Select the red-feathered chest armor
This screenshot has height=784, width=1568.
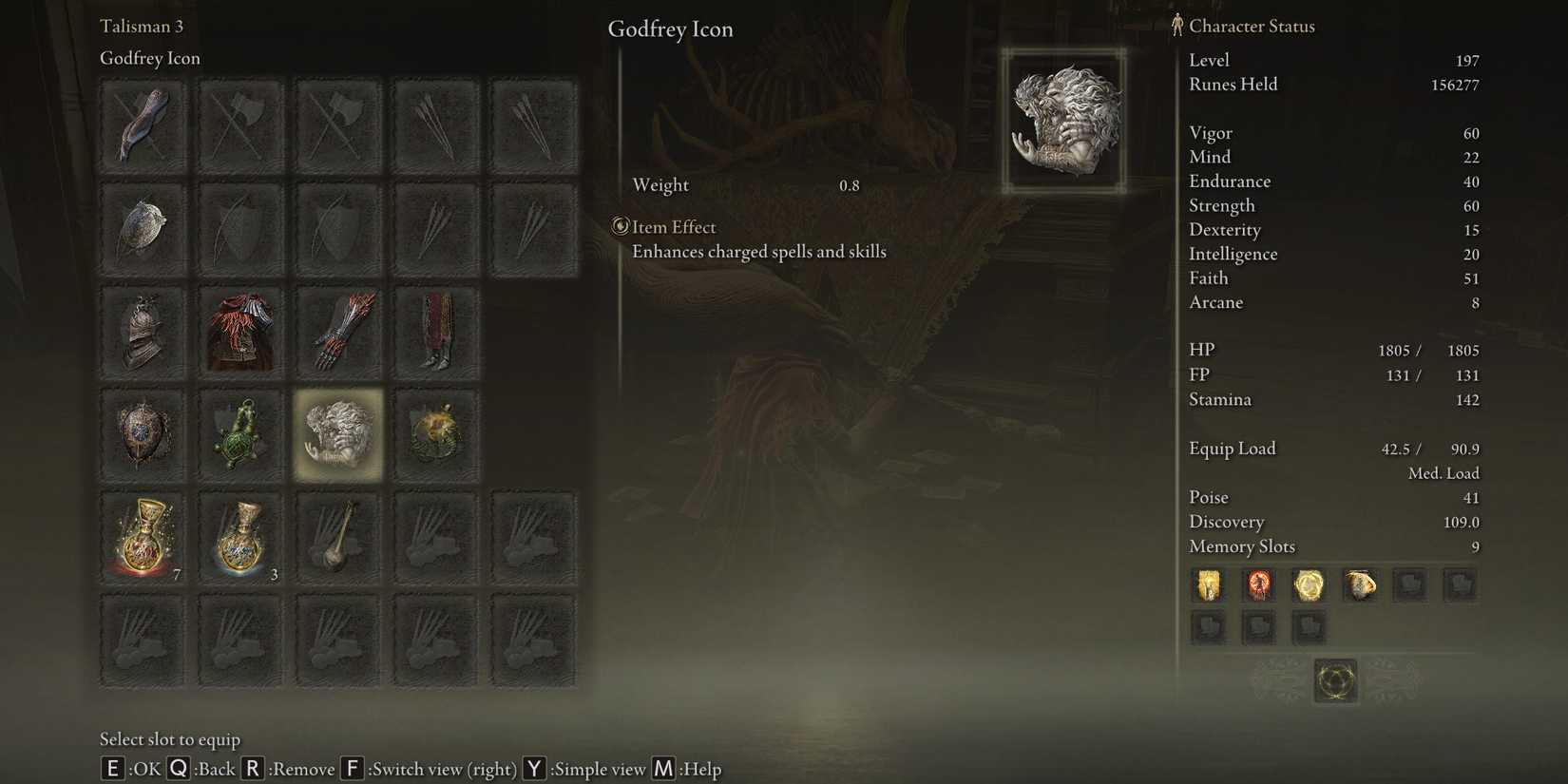(239, 332)
